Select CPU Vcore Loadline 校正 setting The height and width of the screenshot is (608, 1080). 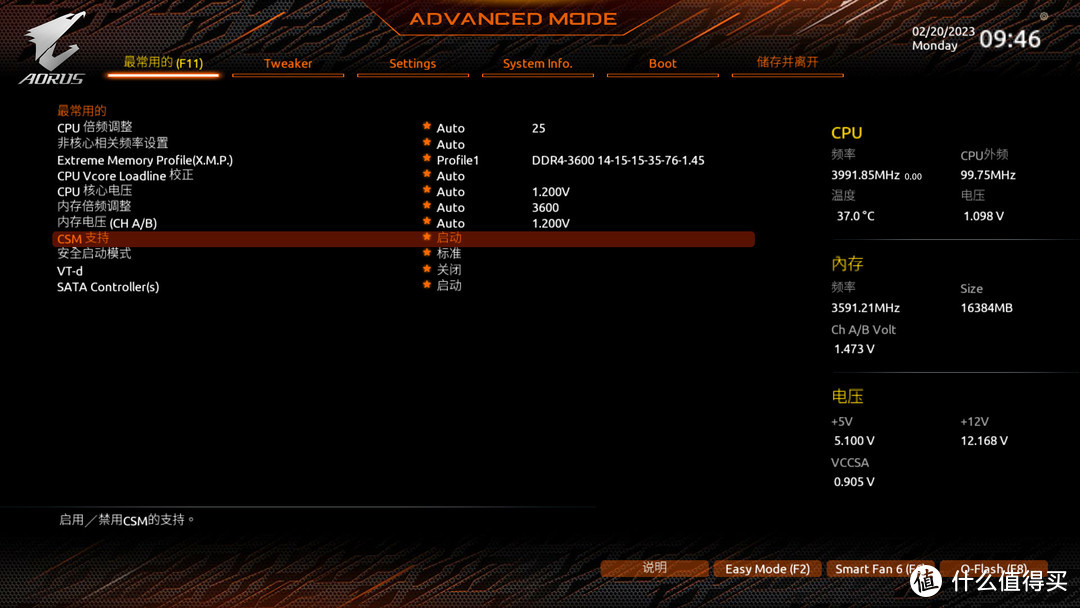coord(125,176)
